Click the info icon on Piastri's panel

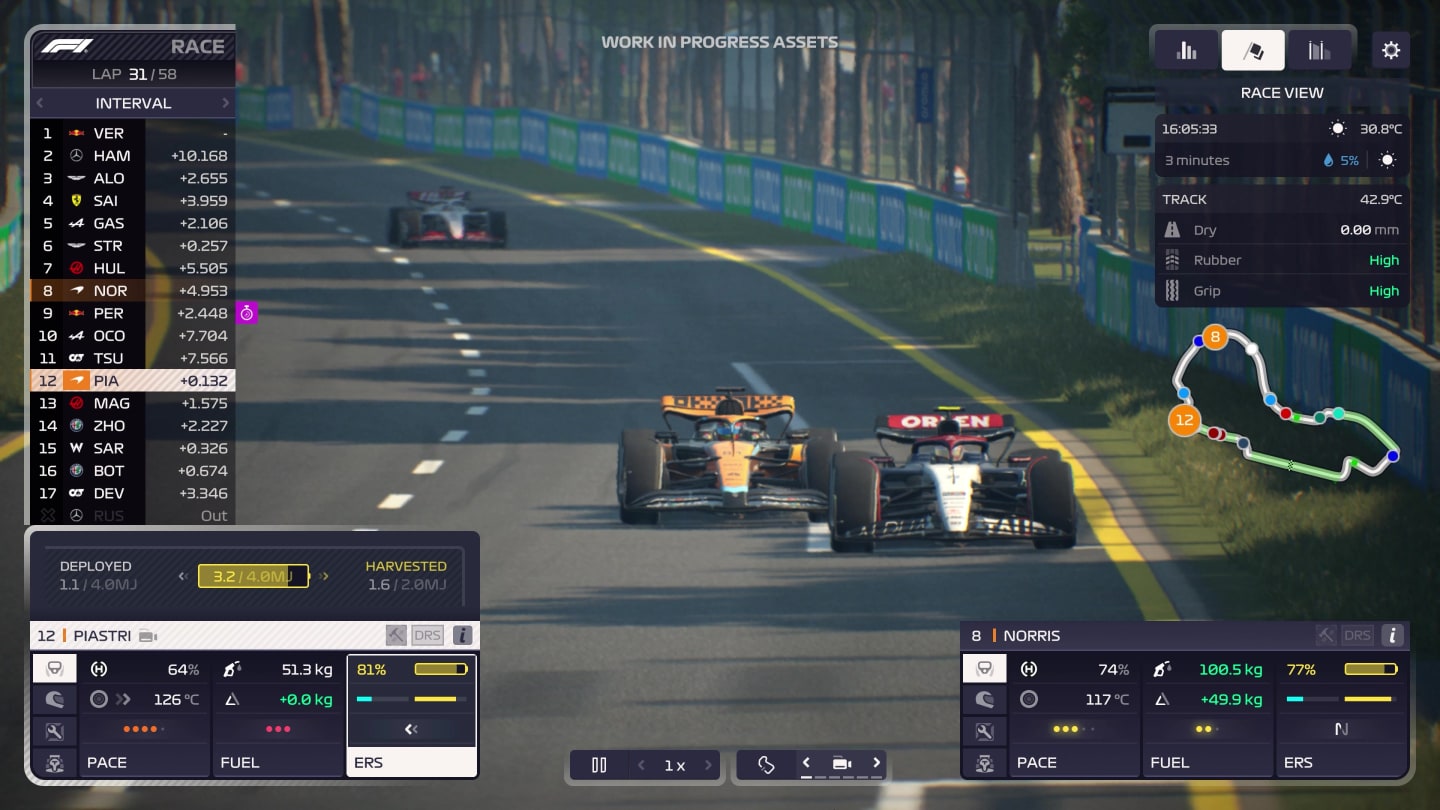(x=461, y=635)
